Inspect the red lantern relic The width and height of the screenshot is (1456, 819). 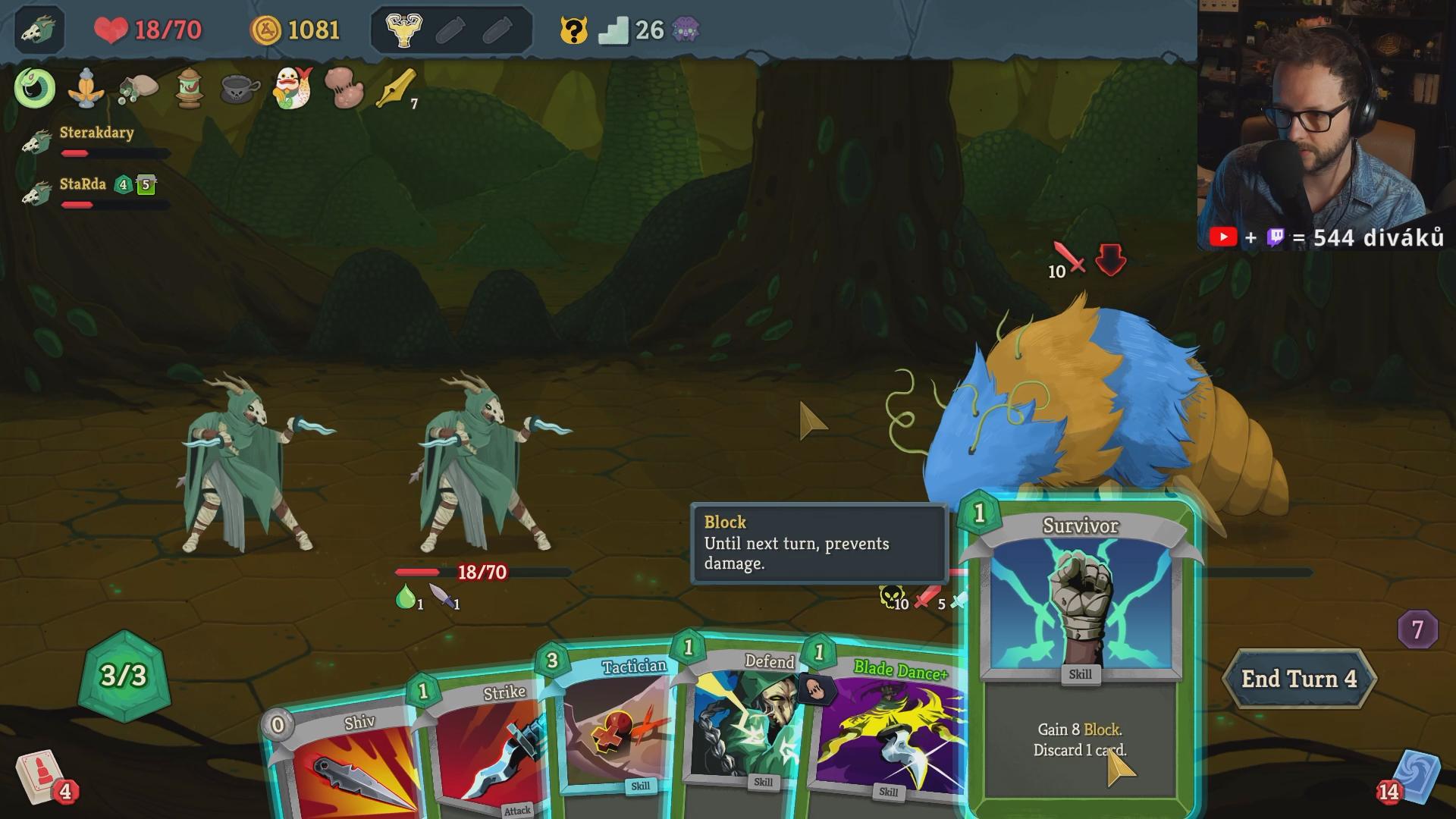coord(189,88)
